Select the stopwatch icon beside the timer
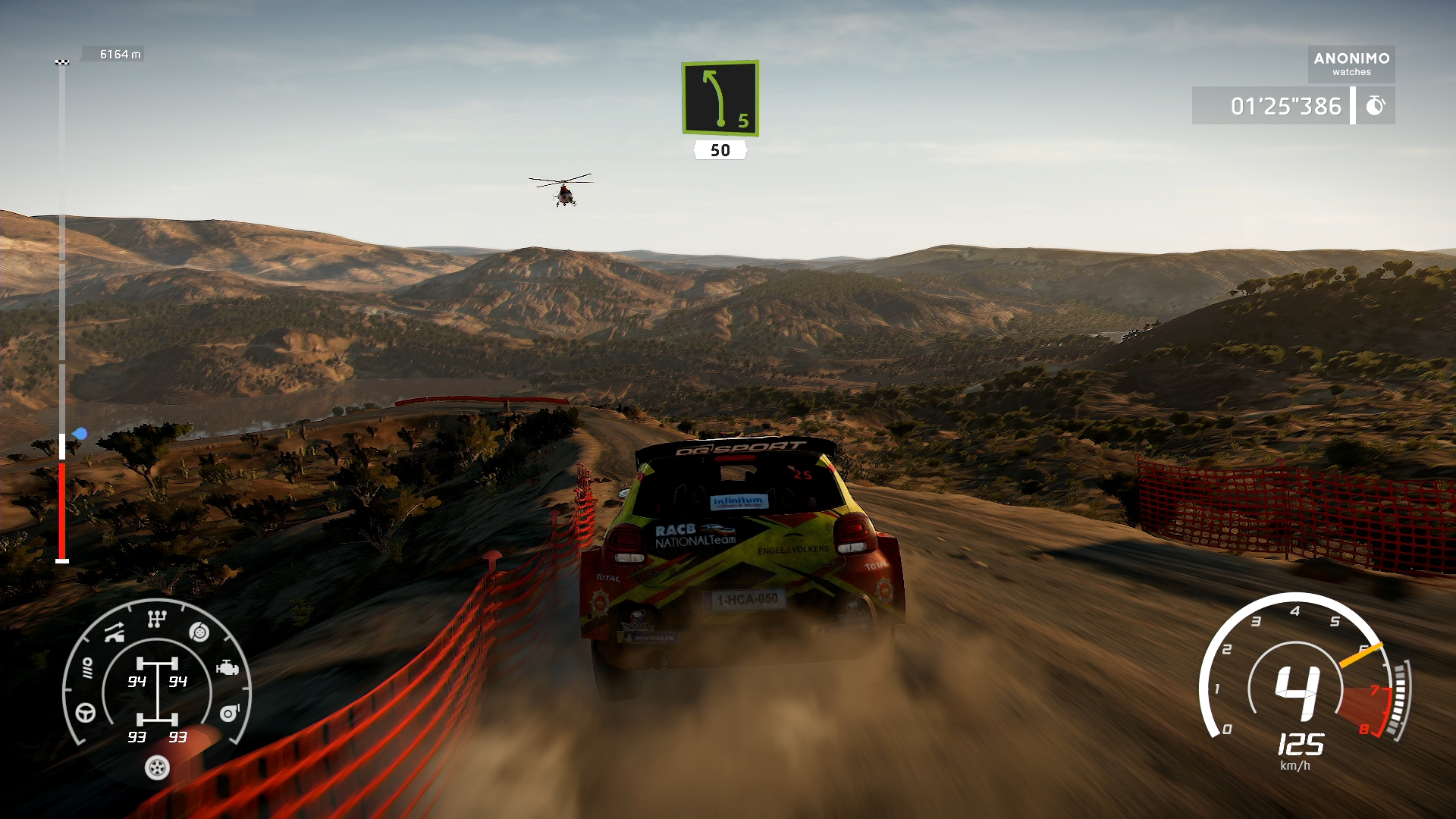 point(1375,106)
